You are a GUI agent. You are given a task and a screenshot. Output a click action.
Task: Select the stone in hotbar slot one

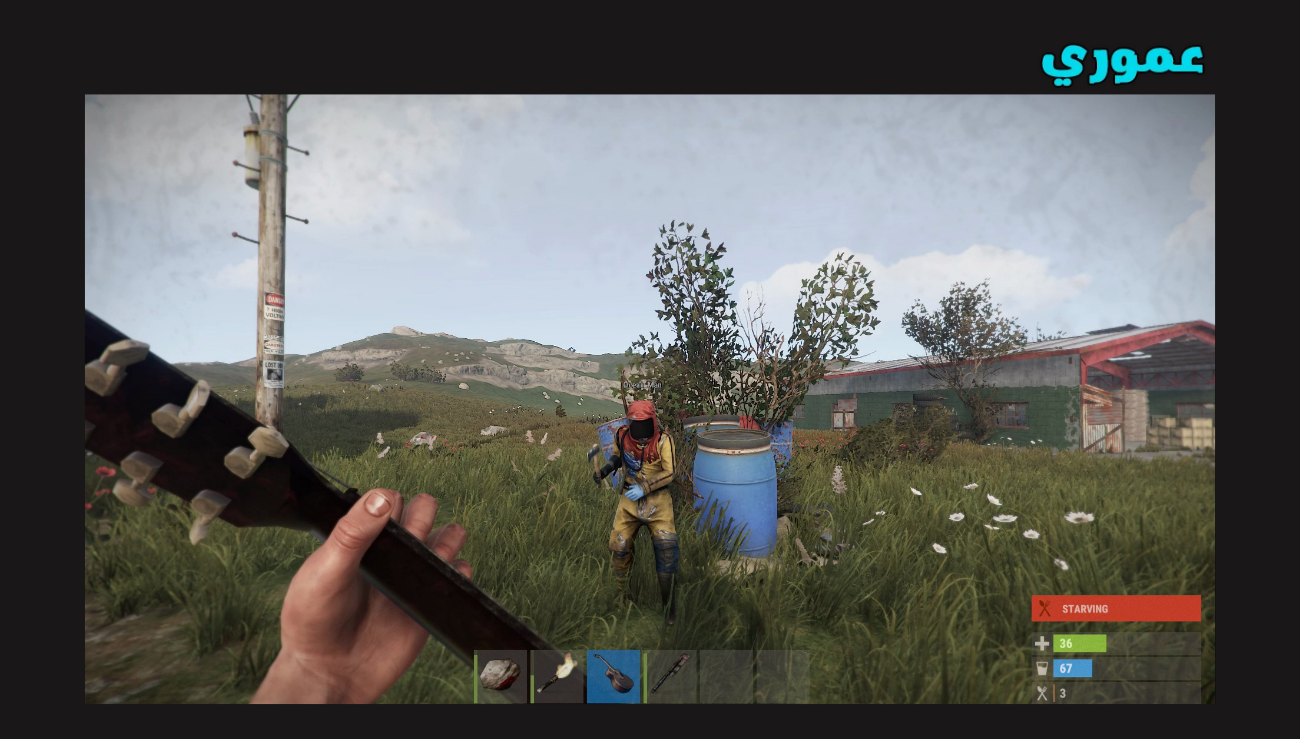tap(498, 675)
